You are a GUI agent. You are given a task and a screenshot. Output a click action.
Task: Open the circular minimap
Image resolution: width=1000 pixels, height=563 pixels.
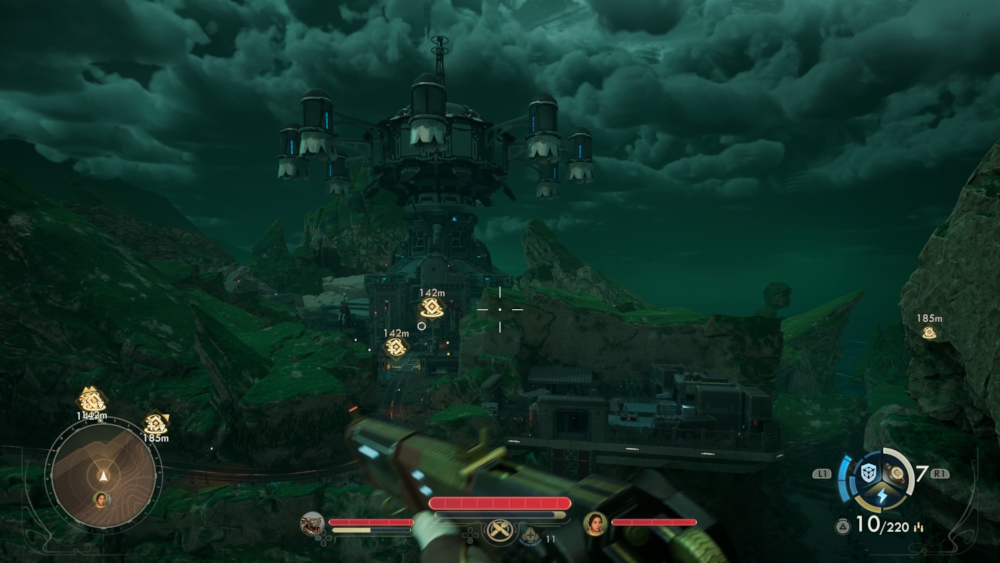click(103, 473)
